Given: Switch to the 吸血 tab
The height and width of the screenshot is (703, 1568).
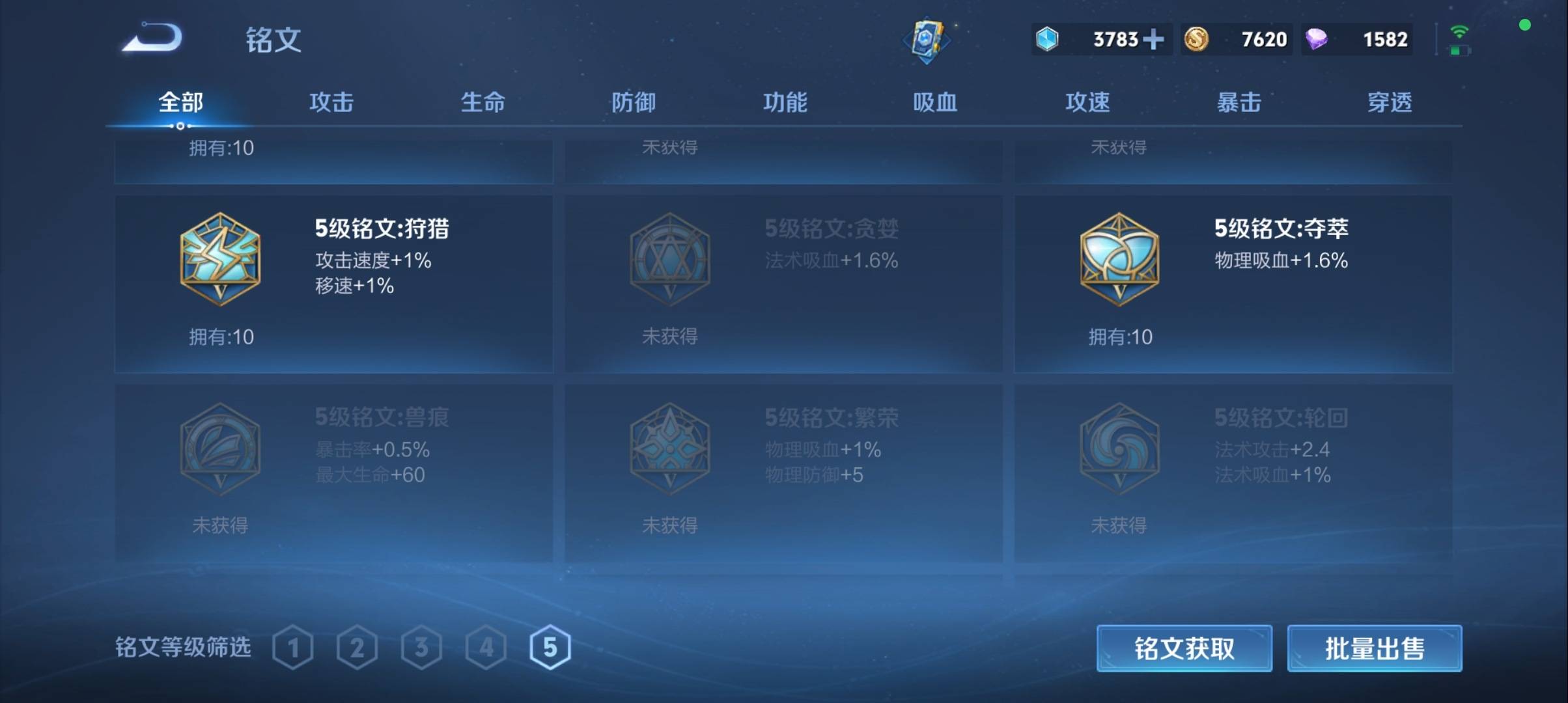Looking at the screenshot, I should pyautogui.click(x=936, y=103).
